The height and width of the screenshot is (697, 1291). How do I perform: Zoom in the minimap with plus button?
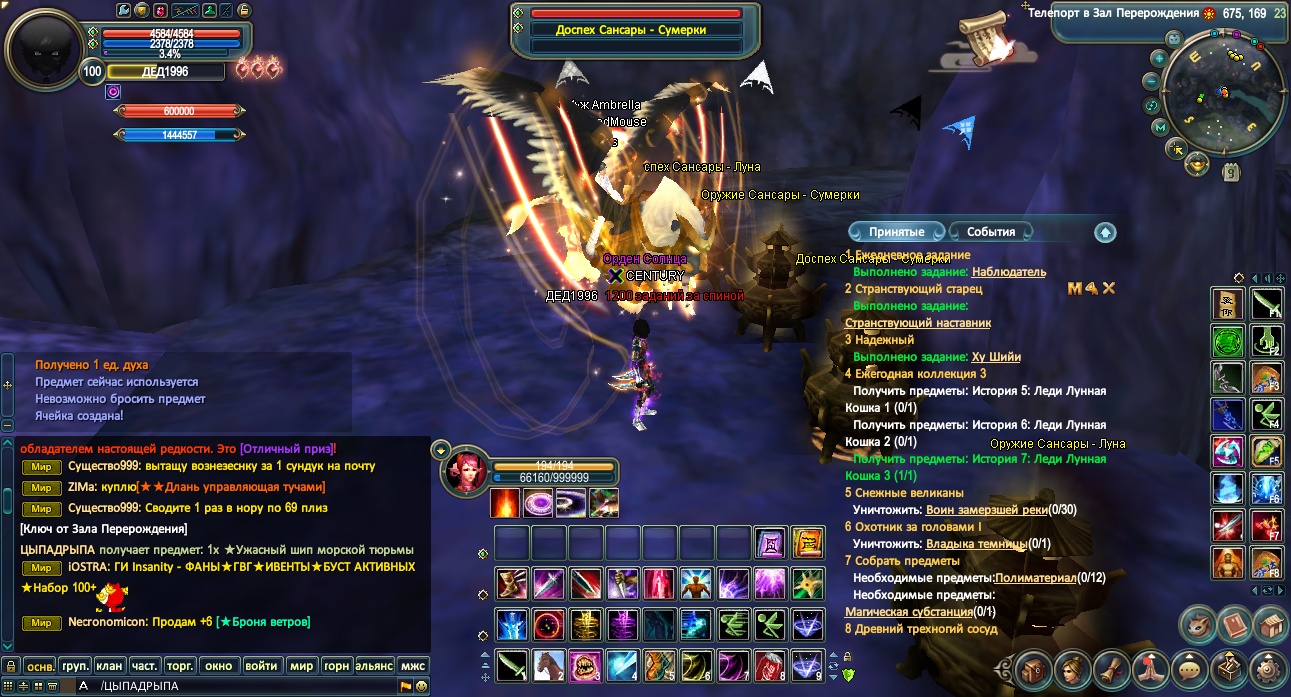pyautogui.click(x=1159, y=58)
